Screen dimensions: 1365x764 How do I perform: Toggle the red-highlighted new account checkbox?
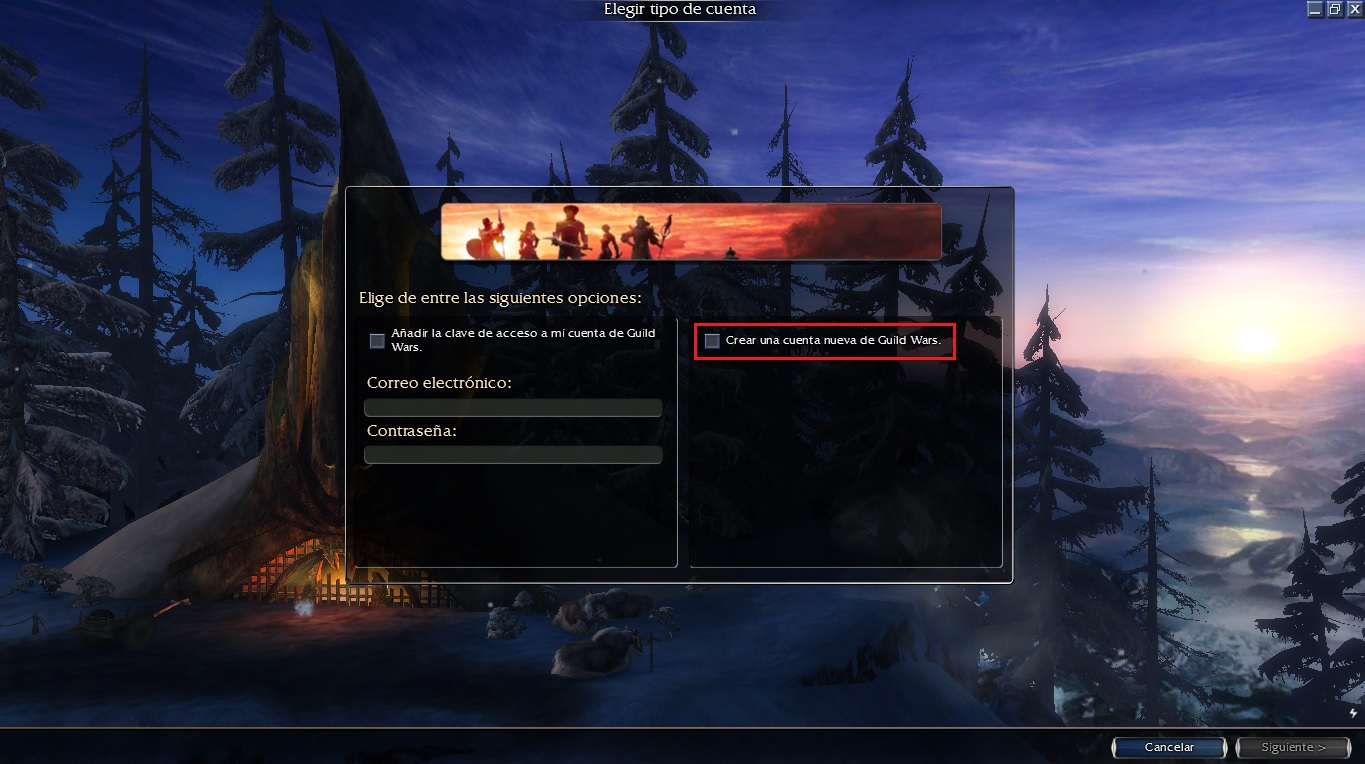point(711,341)
